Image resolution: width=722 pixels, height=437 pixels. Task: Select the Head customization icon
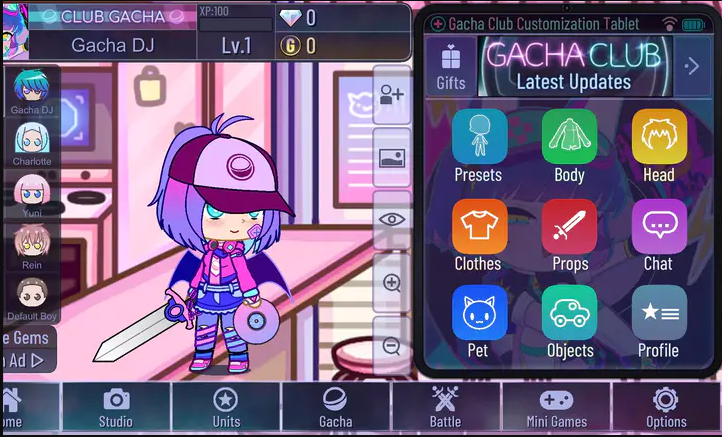coord(659,138)
